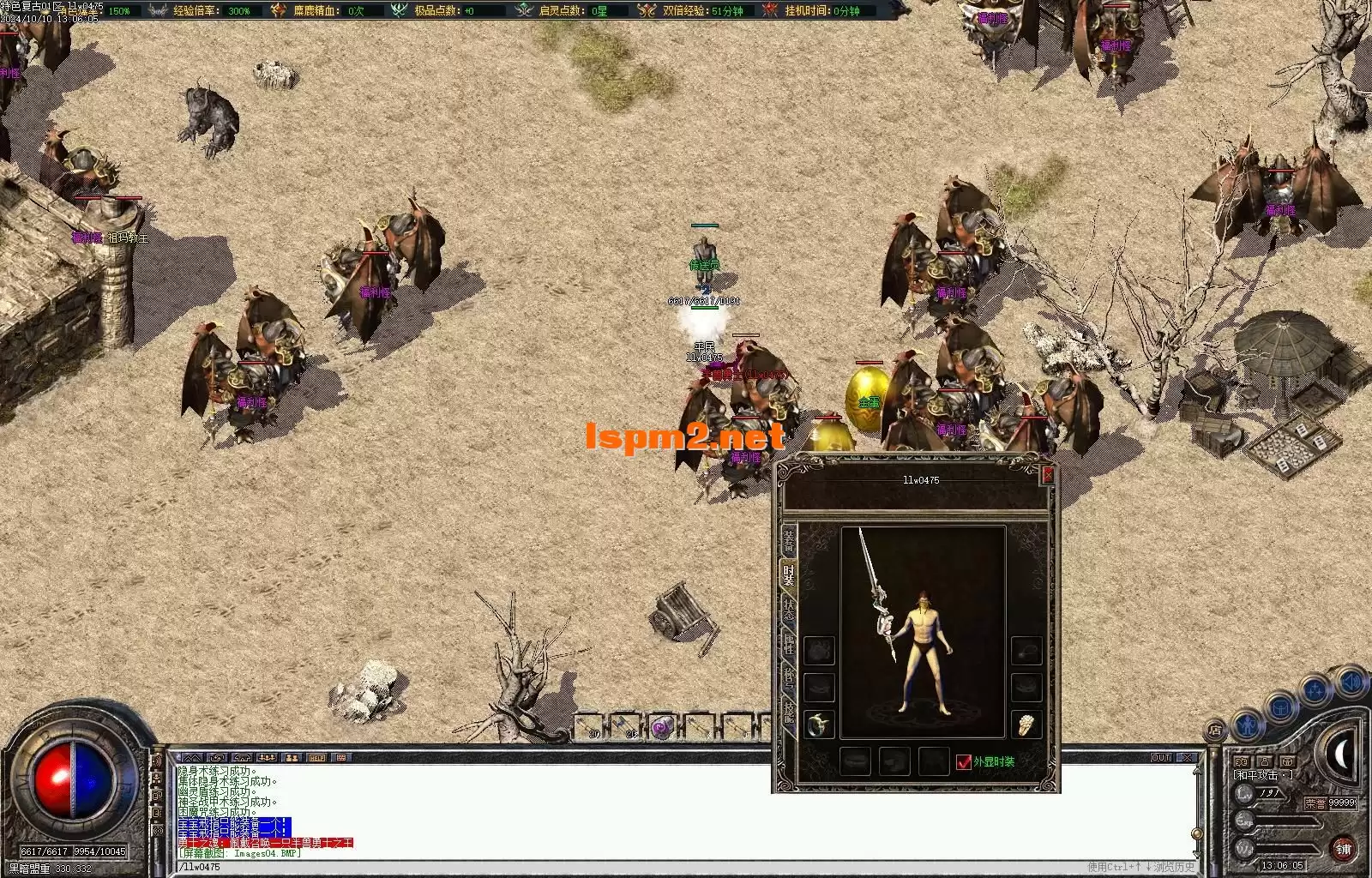
Task: Close the llw0475 character panel
Action: coord(1047,474)
